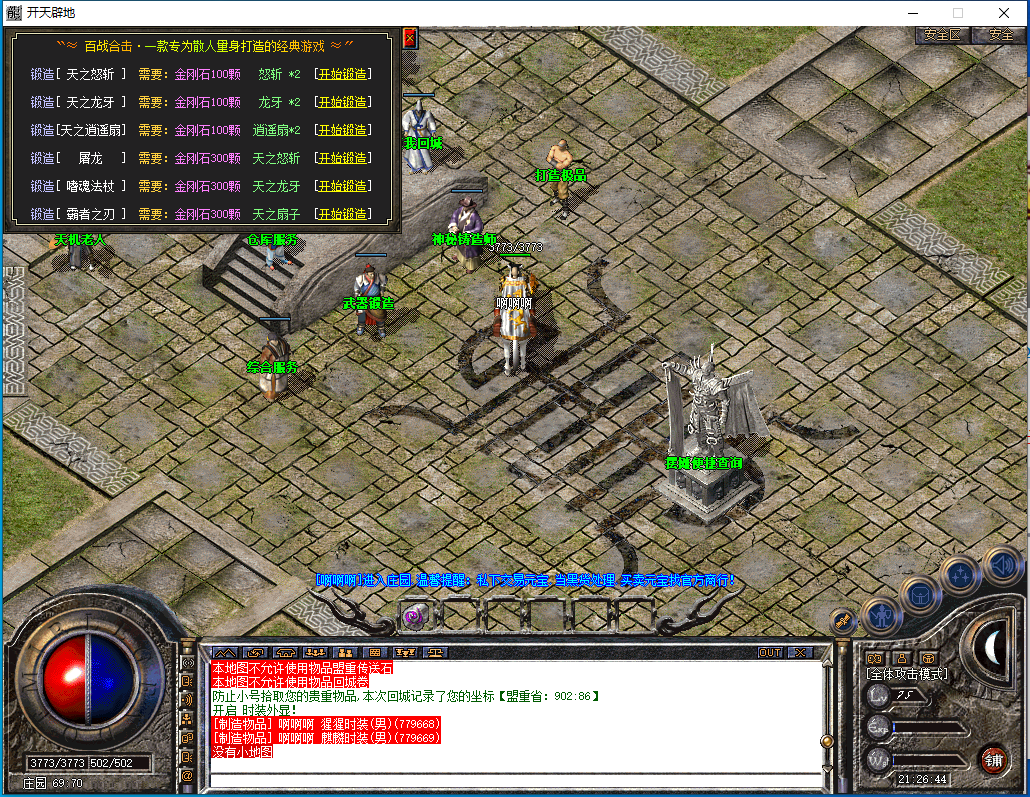Select the purple item in the belt slot
Screen dimensions: 1030x797
[412, 616]
